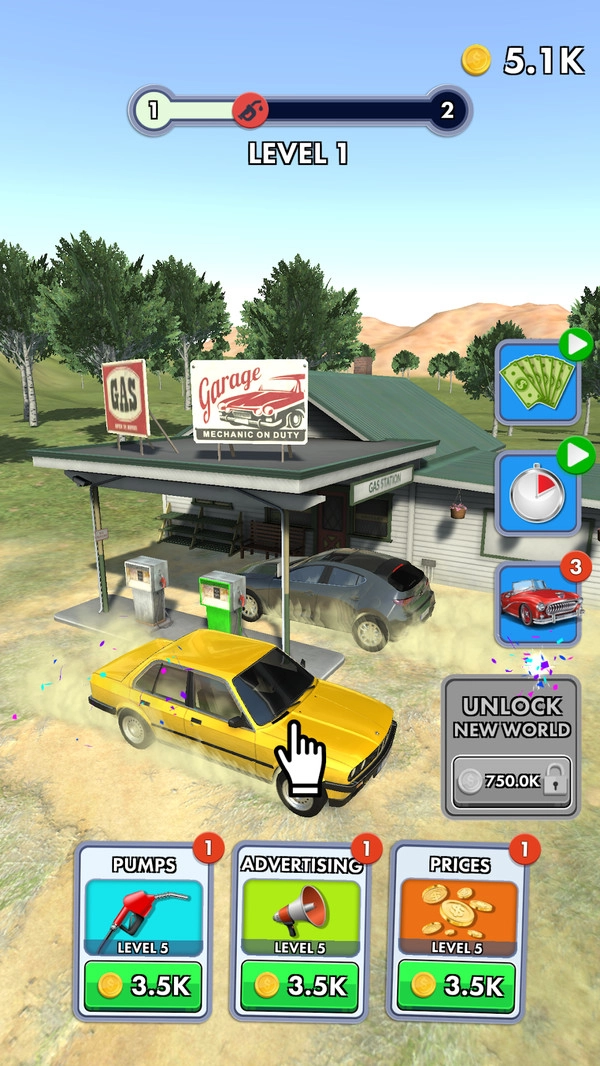
Task: Tap Unlock New World button
Action: coord(510,745)
